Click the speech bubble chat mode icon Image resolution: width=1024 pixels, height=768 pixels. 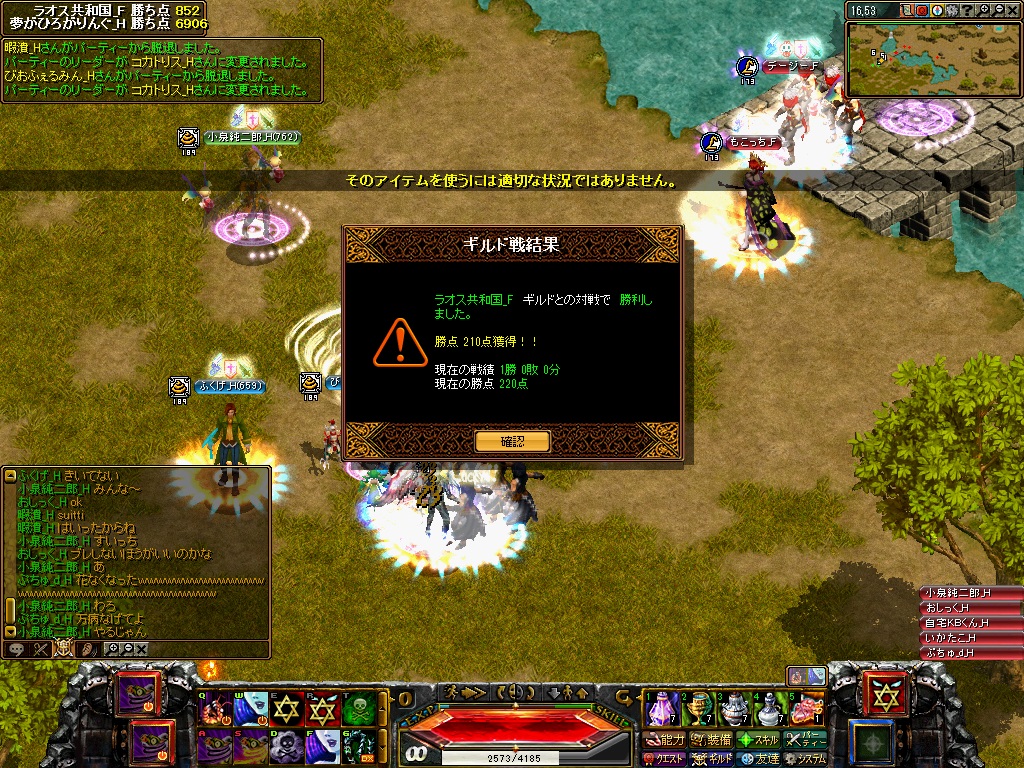pyautogui.click(x=17, y=649)
